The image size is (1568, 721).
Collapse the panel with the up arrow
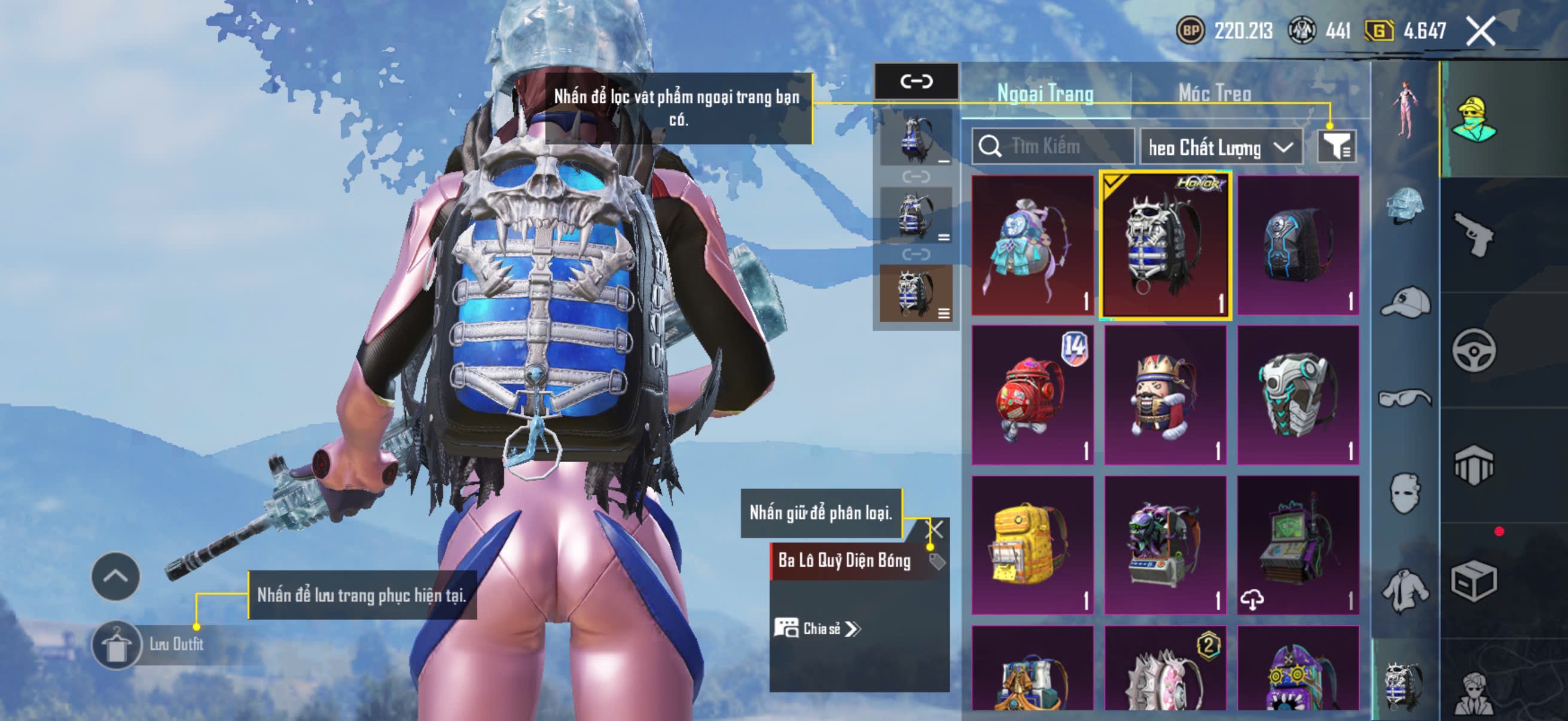coord(115,576)
